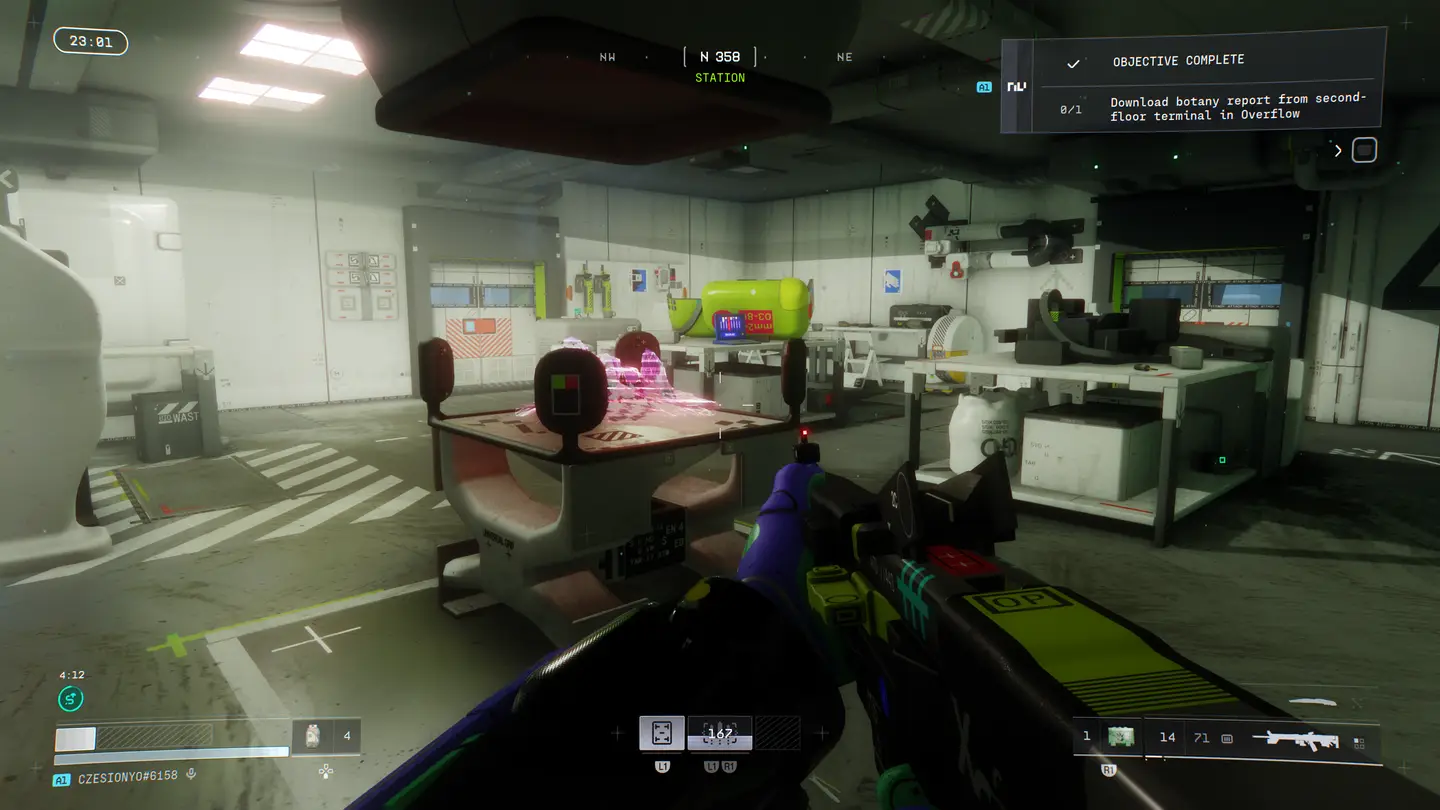Viewport: 1440px width, 810px height.
Task: Click the N 358 compass heading
Action: (x=720, y=57)
